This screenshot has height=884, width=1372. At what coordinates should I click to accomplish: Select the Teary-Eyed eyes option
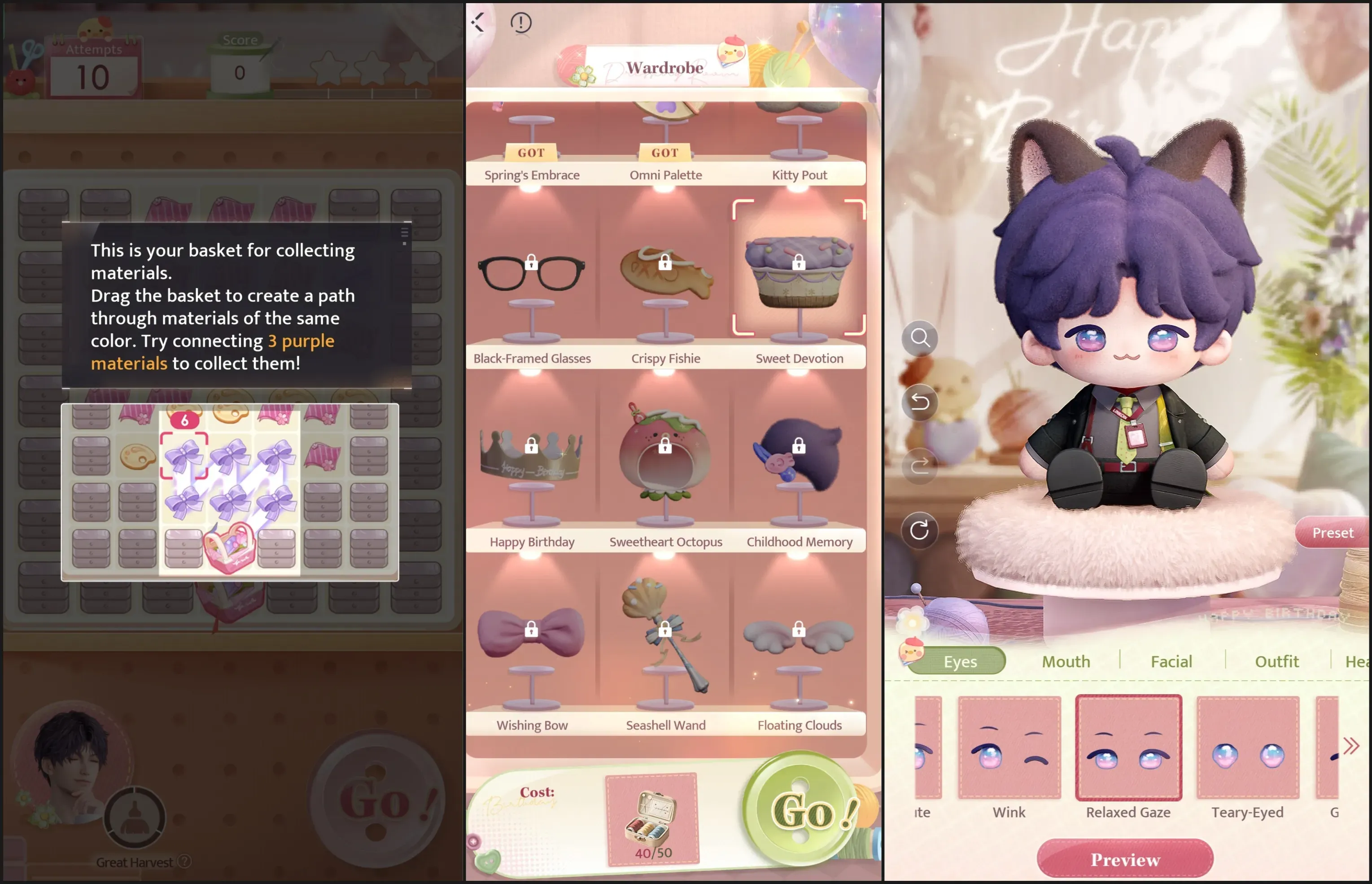click(x=1247, y=749)
